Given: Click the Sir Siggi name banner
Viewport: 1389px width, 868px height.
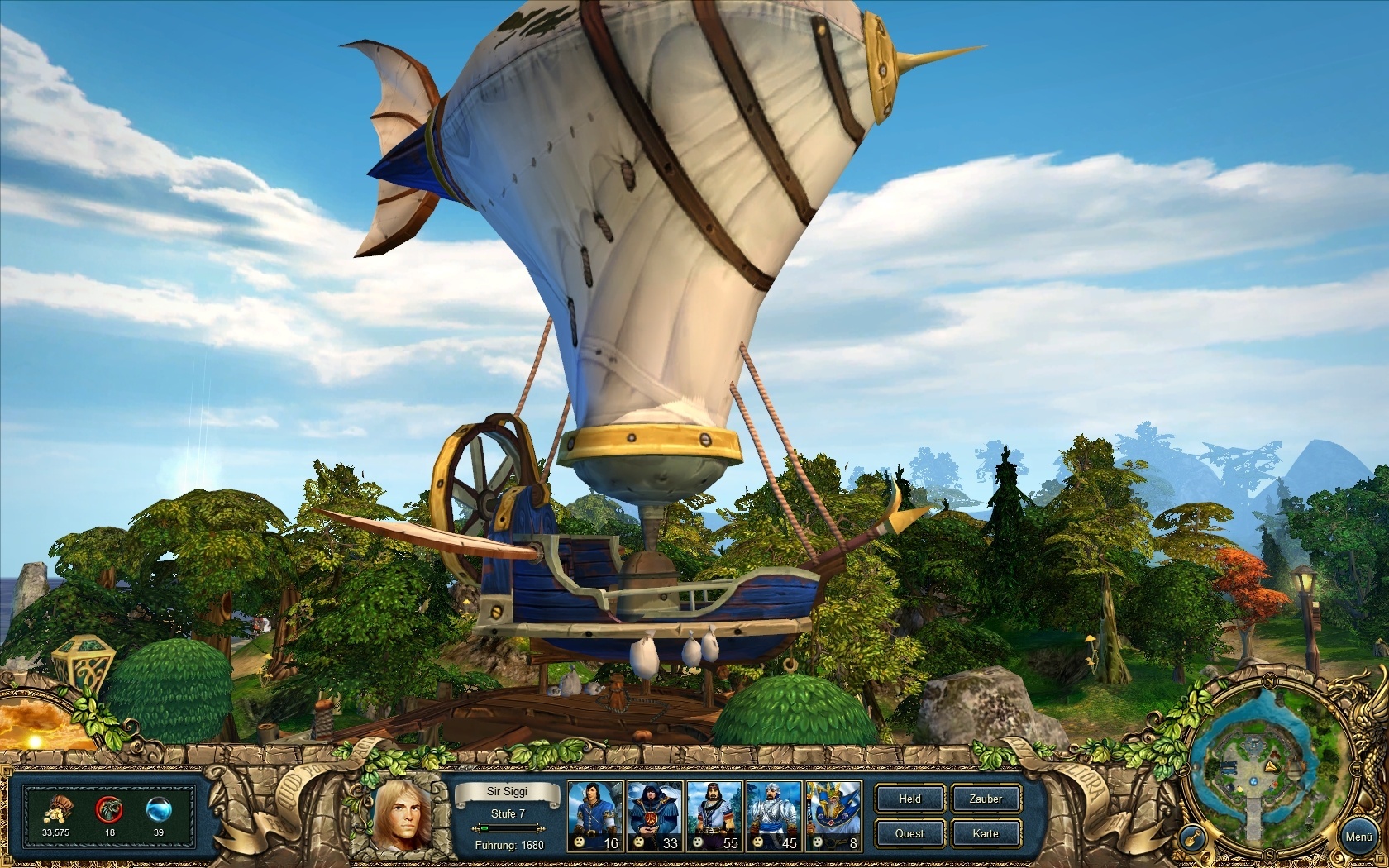Looking at the screenshot, I should point(508,792).
